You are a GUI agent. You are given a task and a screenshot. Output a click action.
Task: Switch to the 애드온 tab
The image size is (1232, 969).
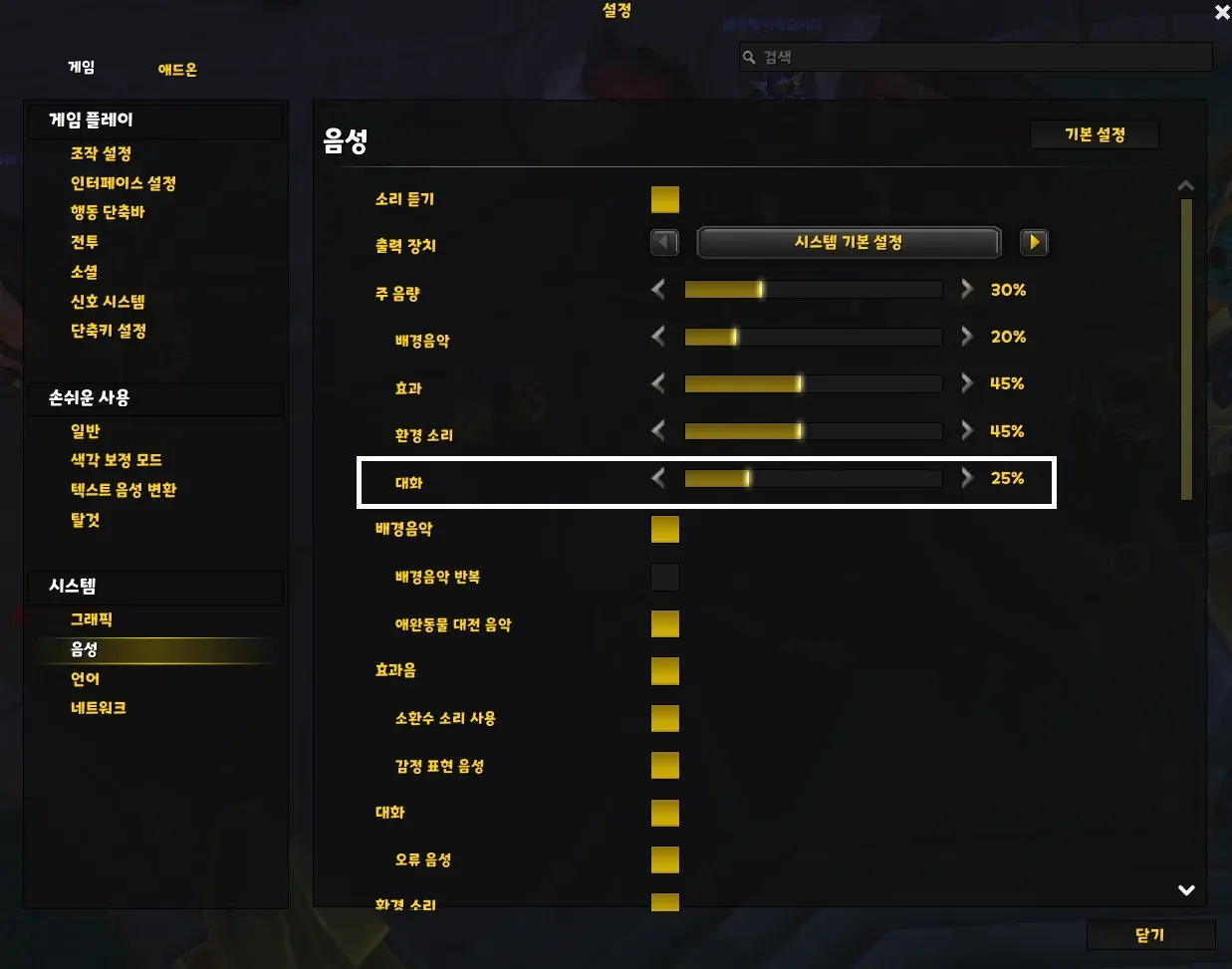click(x=177, y=70)
